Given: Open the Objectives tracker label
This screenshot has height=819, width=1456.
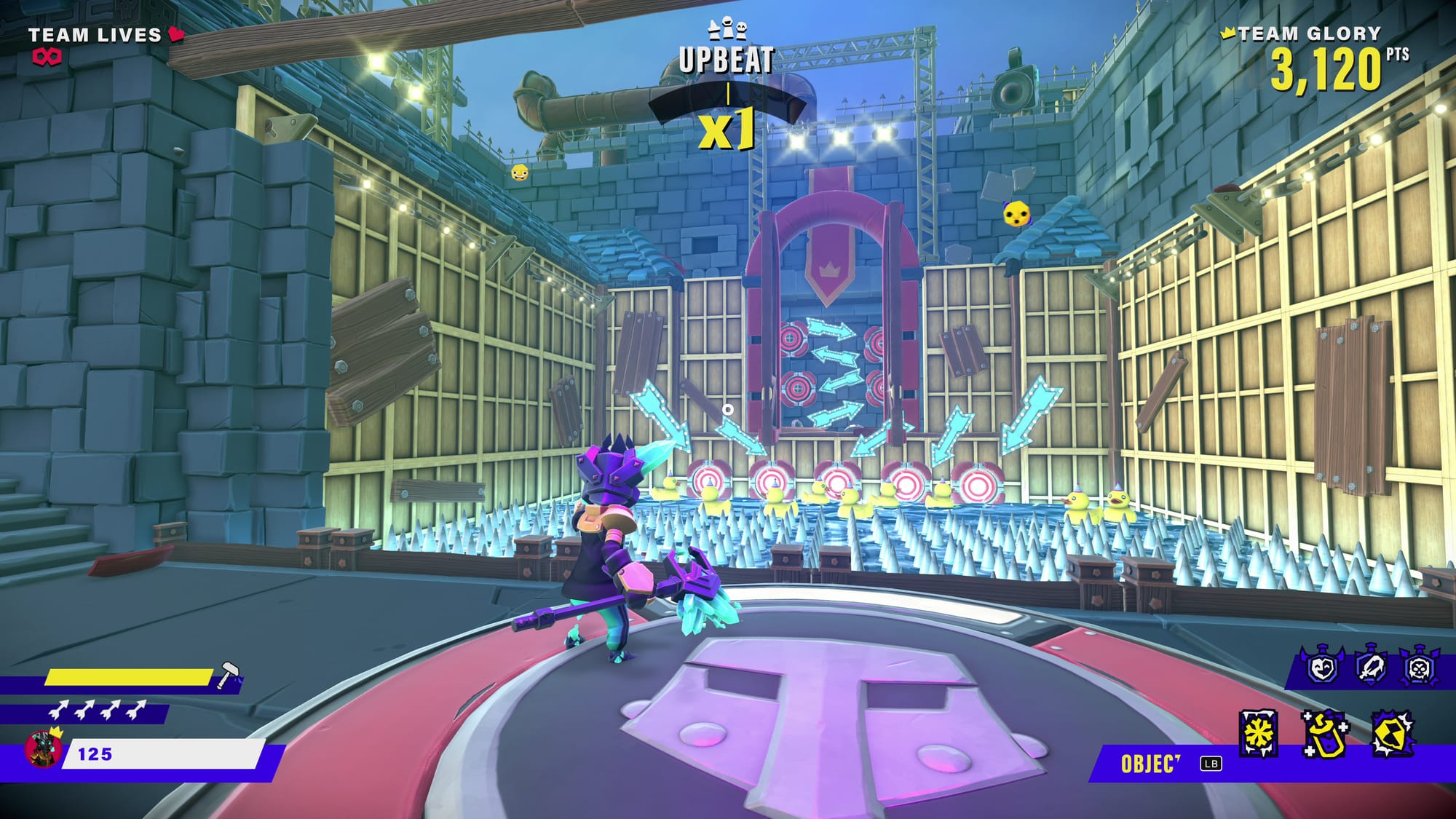Looking at the screenshot, I should point(1150,764).
